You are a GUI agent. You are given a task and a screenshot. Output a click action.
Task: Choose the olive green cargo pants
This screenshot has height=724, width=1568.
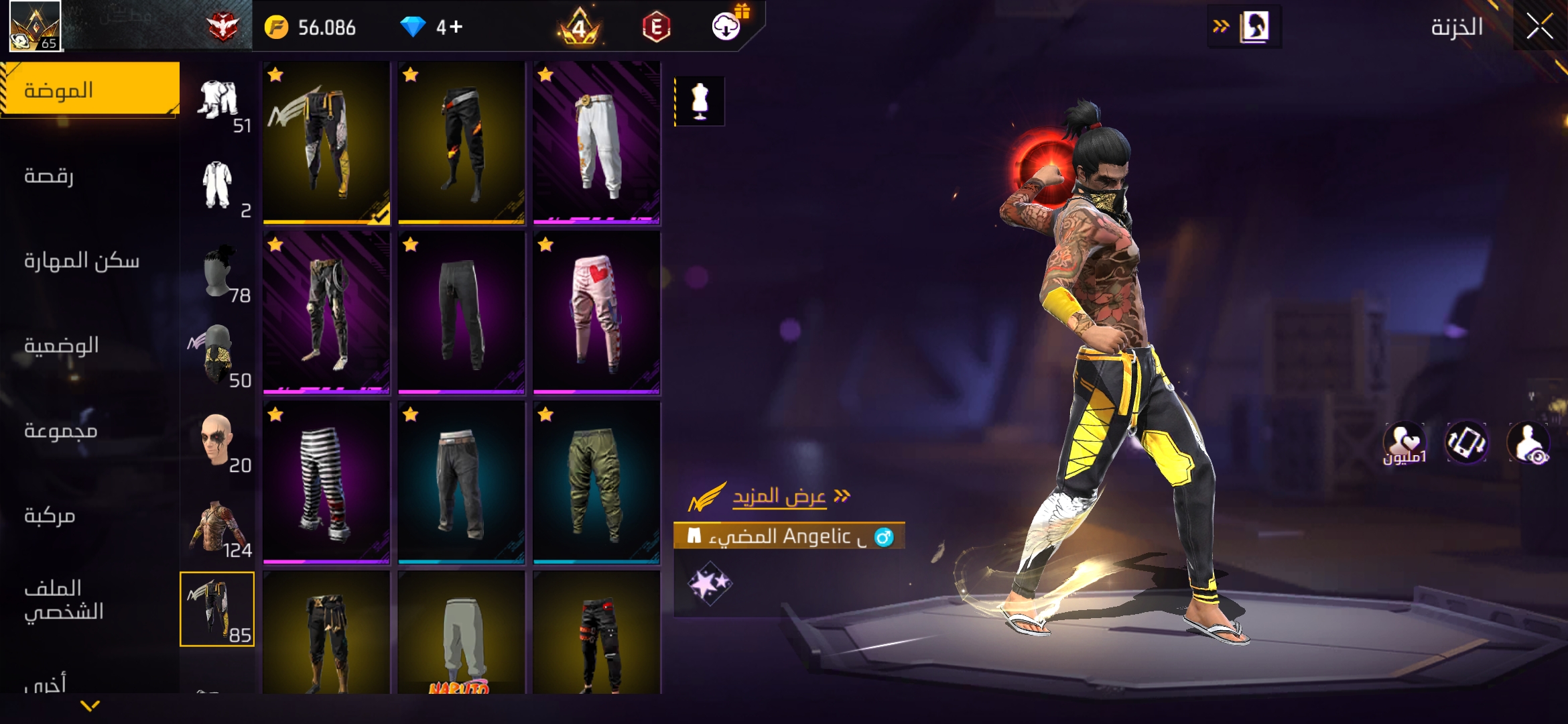pos(596,482)
